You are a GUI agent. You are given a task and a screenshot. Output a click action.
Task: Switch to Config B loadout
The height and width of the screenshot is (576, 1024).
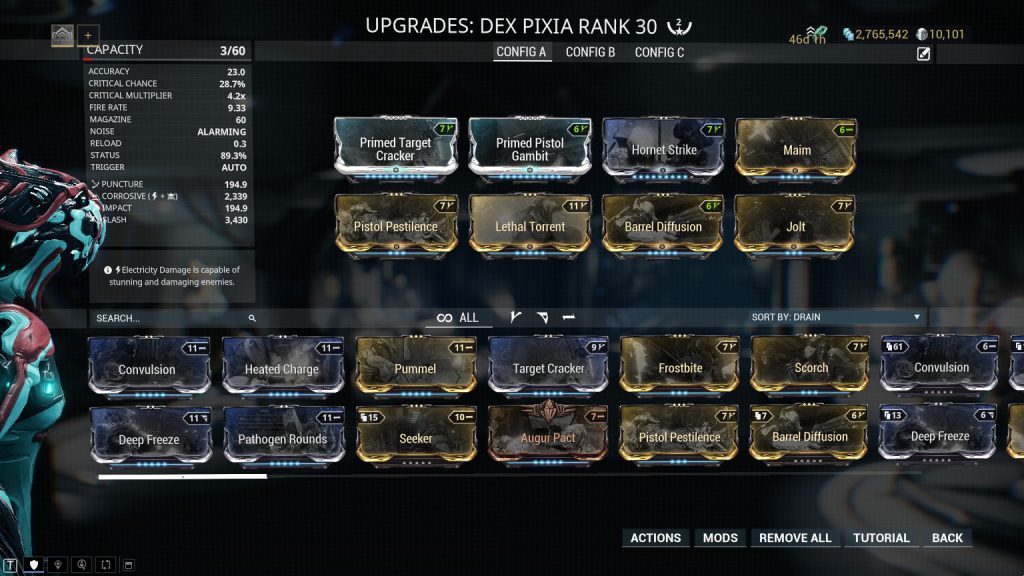[590, 52]
